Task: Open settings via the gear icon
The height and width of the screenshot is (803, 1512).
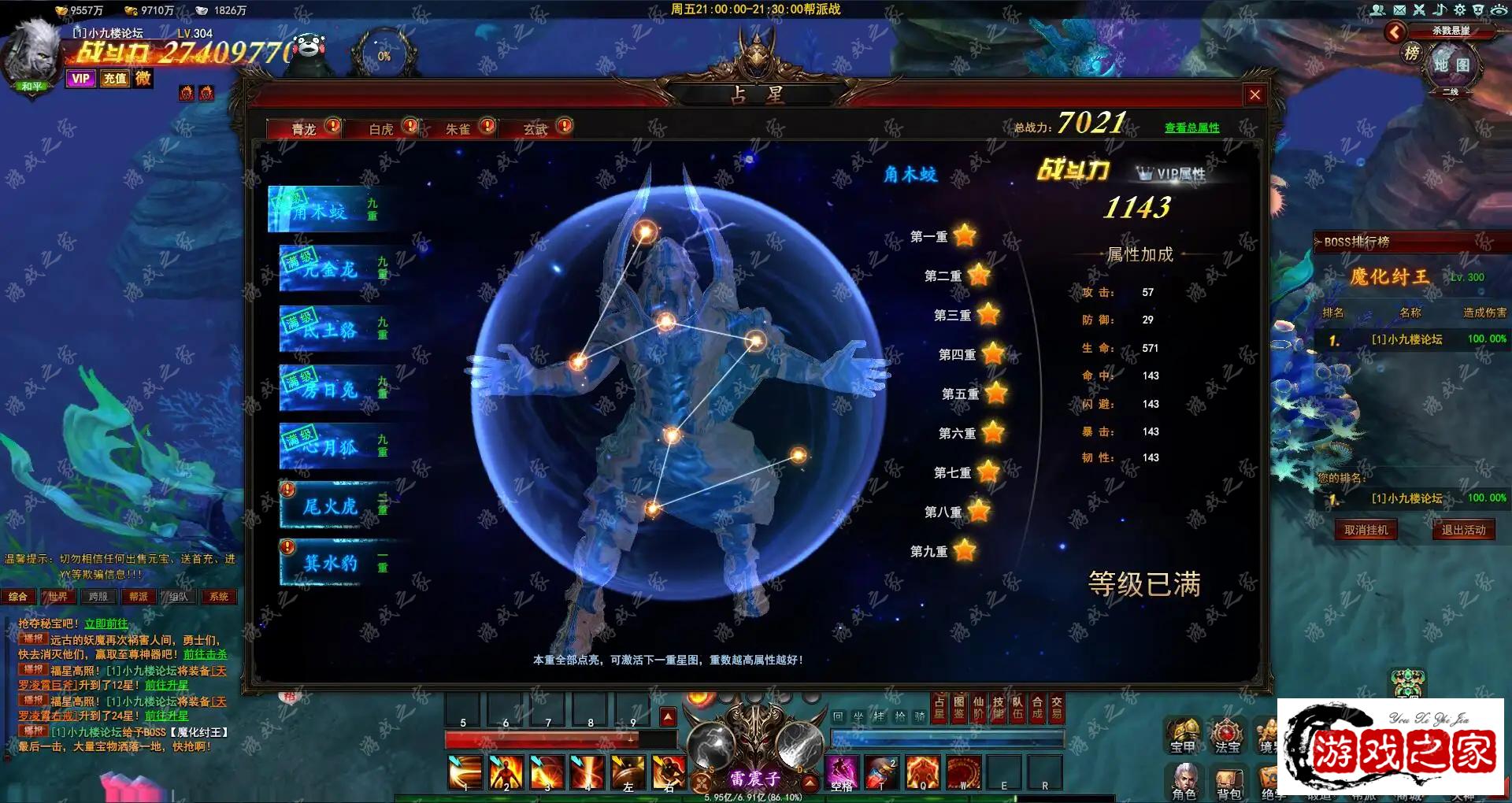Action: pyautogui.click(x=1459, y=9)
